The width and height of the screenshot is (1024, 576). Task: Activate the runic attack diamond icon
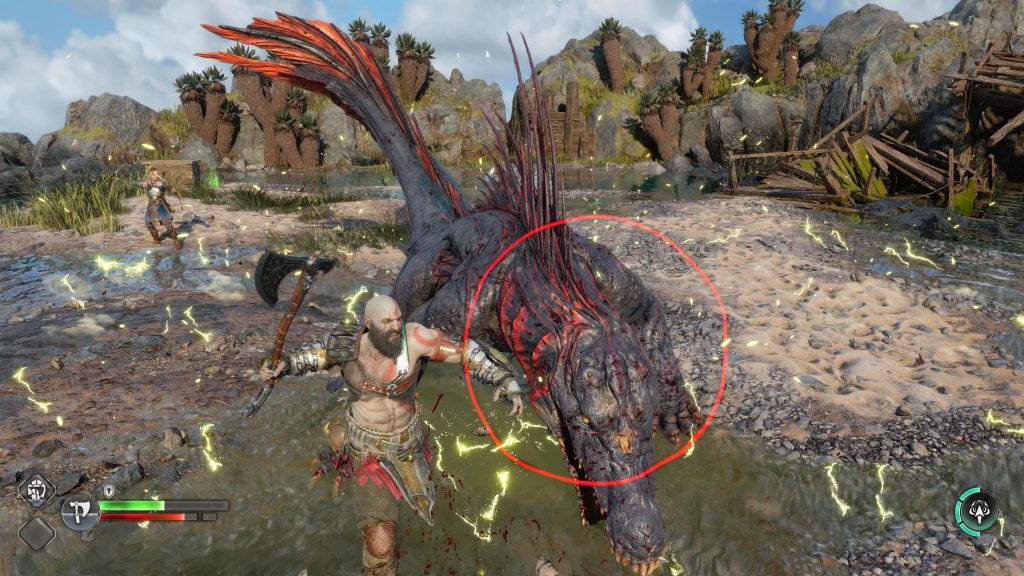pos(37,491)
